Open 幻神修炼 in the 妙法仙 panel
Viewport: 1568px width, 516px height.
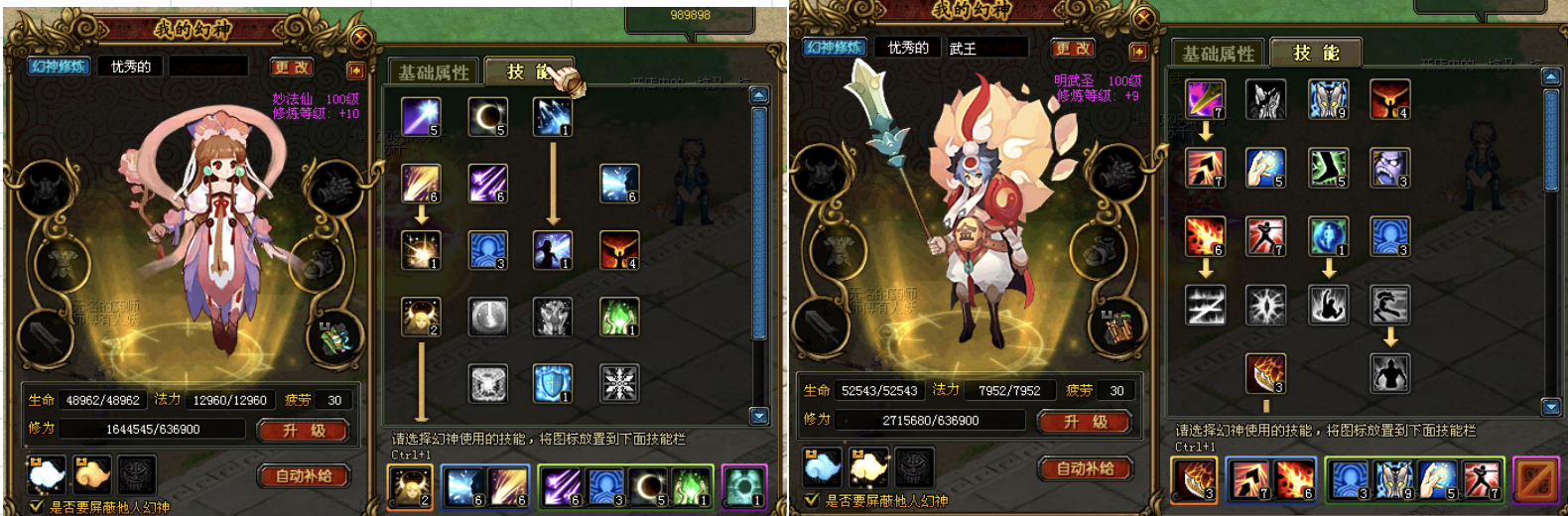(x=59, y=66)
